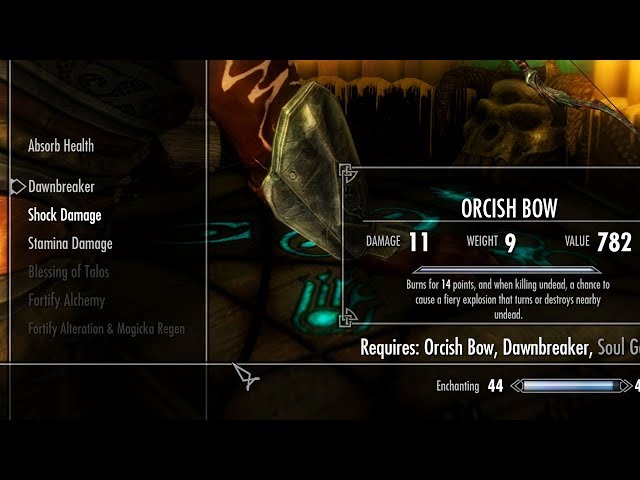640x480 pixels.
Task: Pick the Shock Damage enchantment
Action: coord(64,215)
